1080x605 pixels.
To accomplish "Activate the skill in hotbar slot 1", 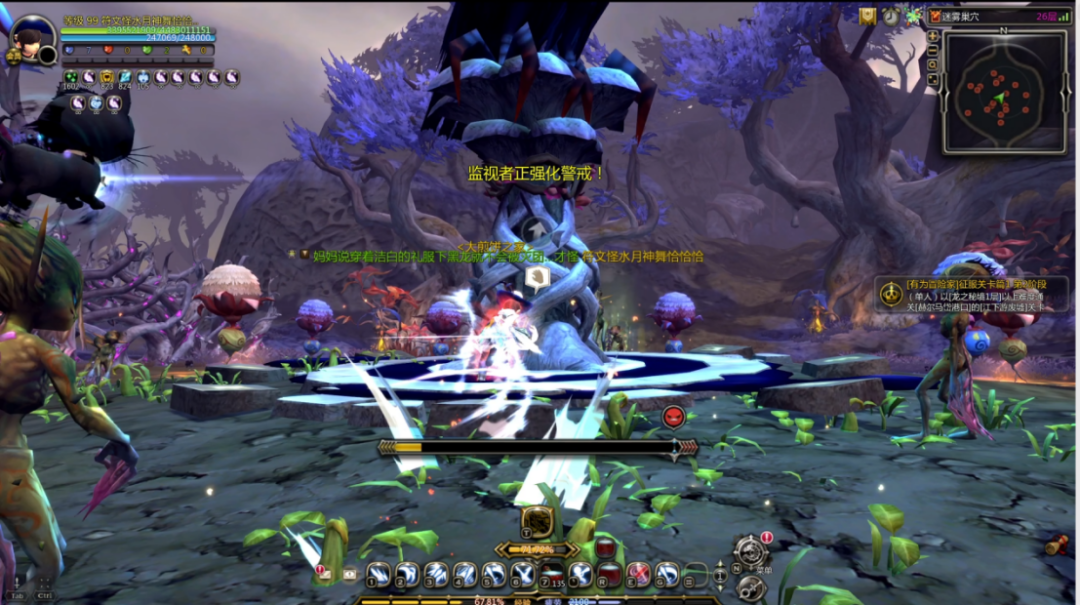I will click(x=378, y=574).
